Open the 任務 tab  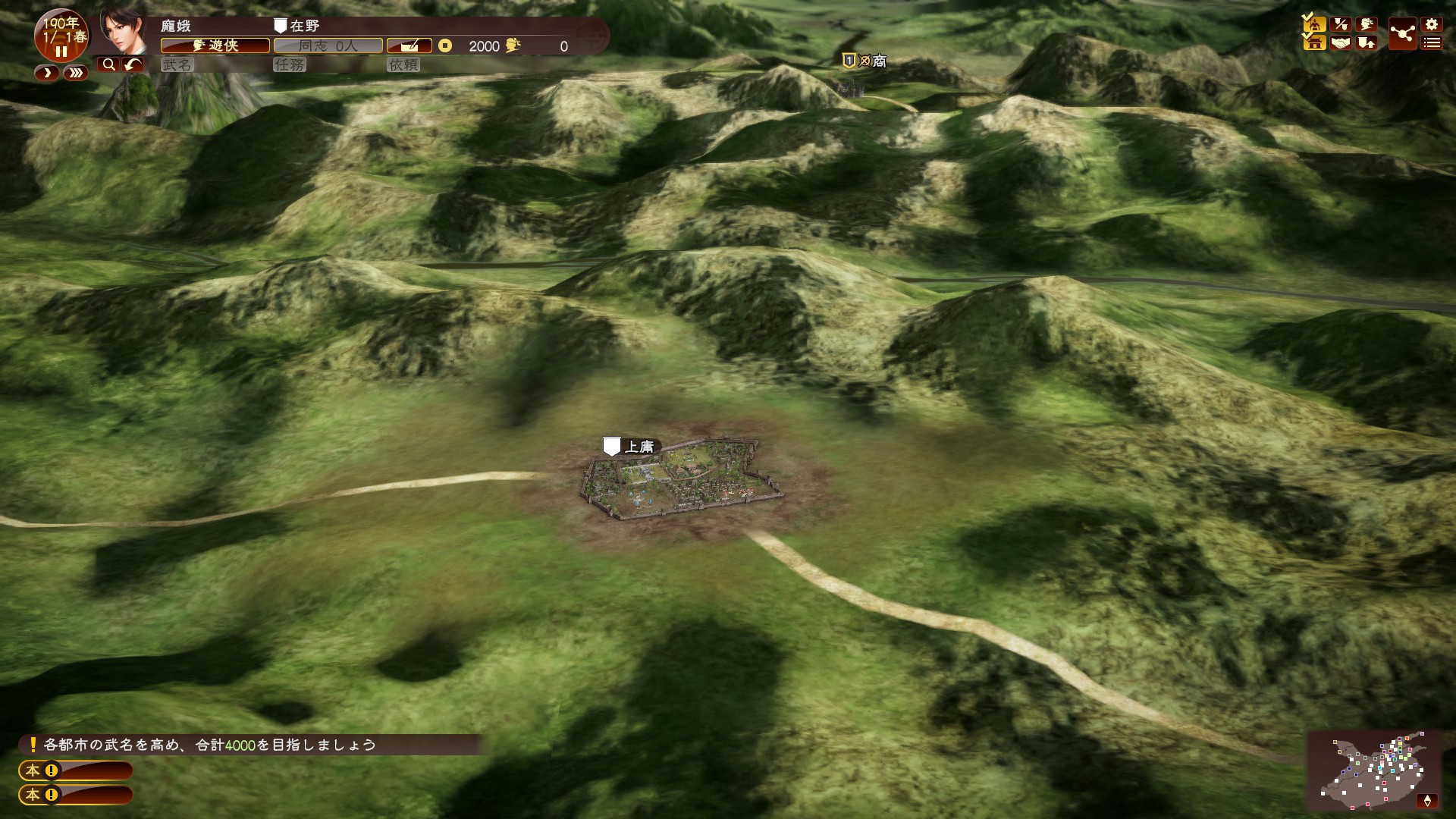[290, 65]
